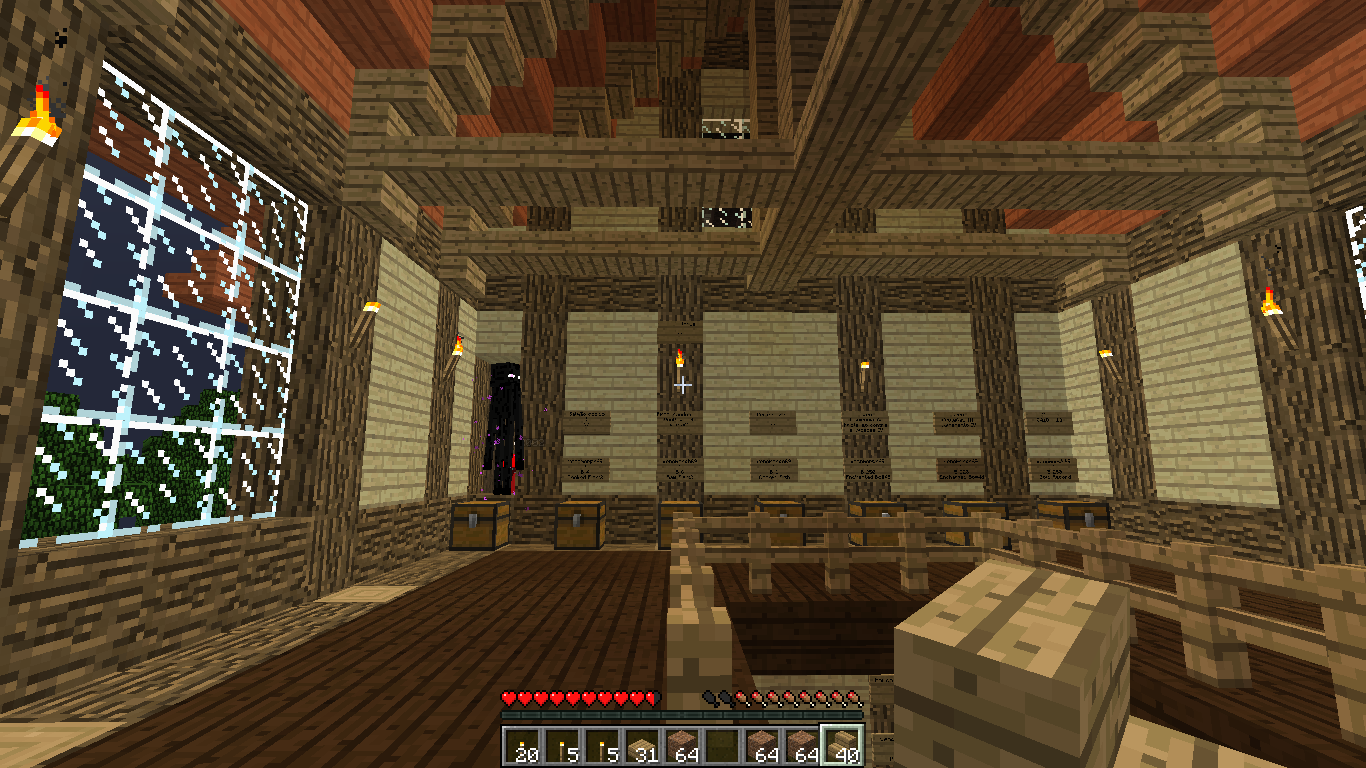Select the empty hotbar slot
This screenshot has height=768, width=1366.
(721, 745)
